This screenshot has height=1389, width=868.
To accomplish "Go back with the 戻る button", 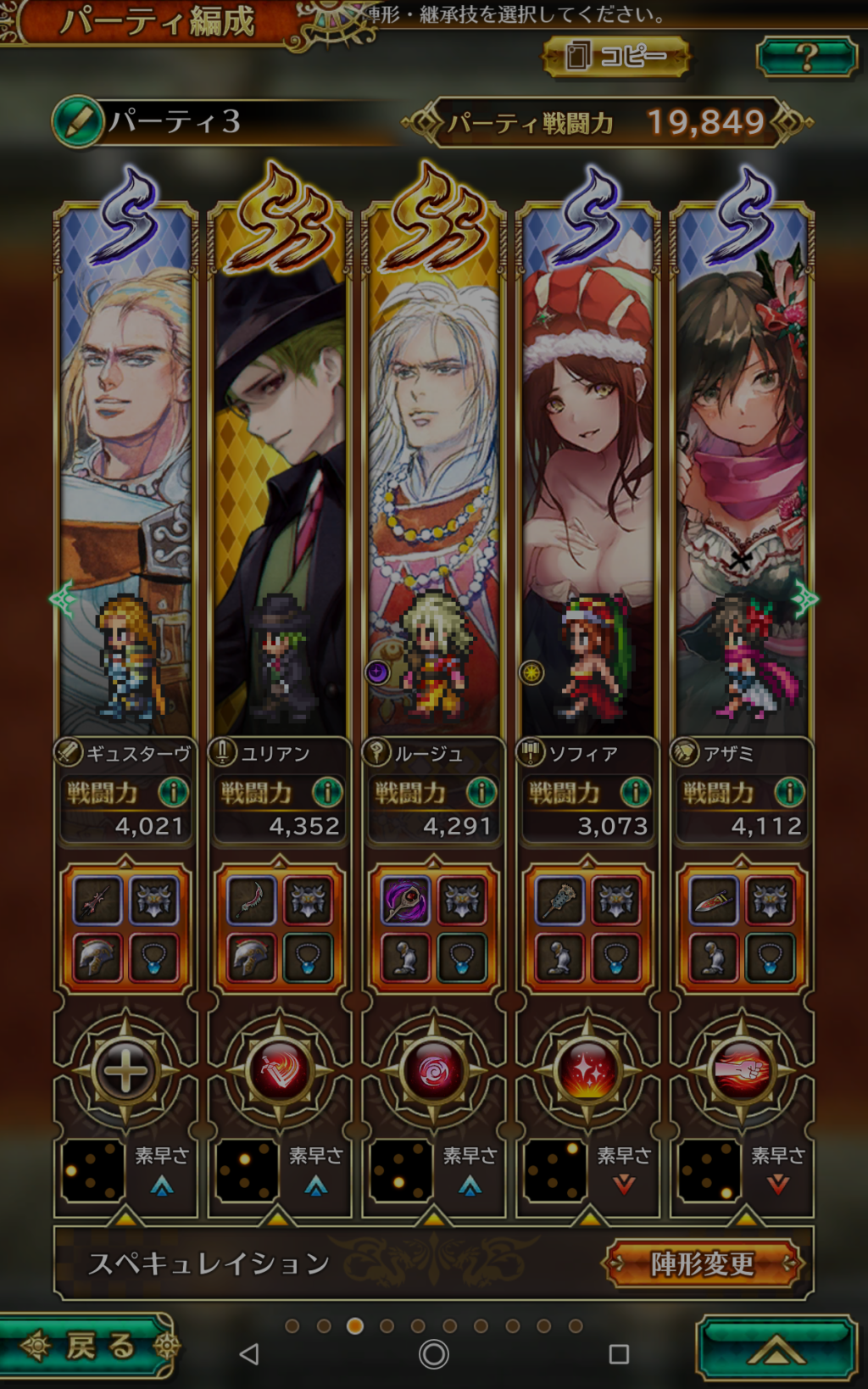I will [x=89, y=1346].
